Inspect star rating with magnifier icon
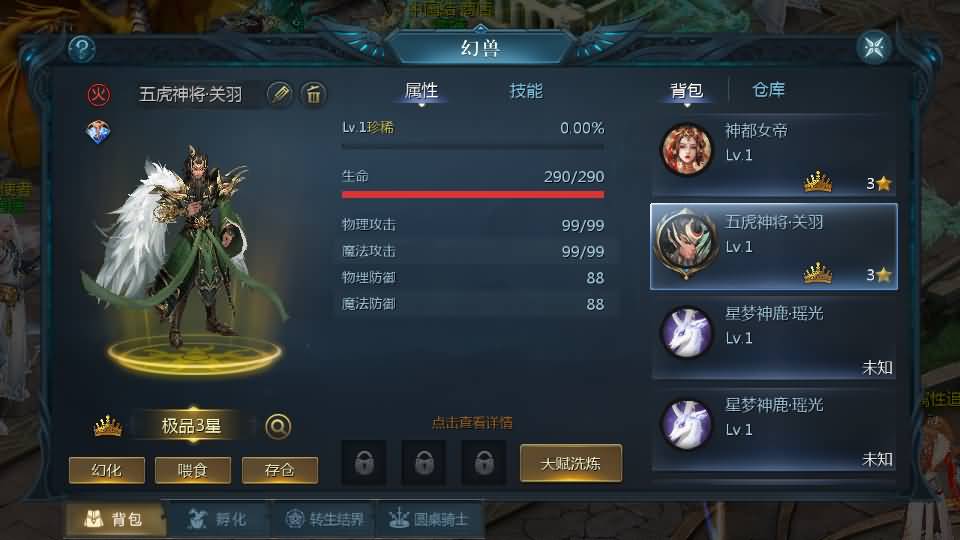Screen dimensions: 960x540 [278, 427]
